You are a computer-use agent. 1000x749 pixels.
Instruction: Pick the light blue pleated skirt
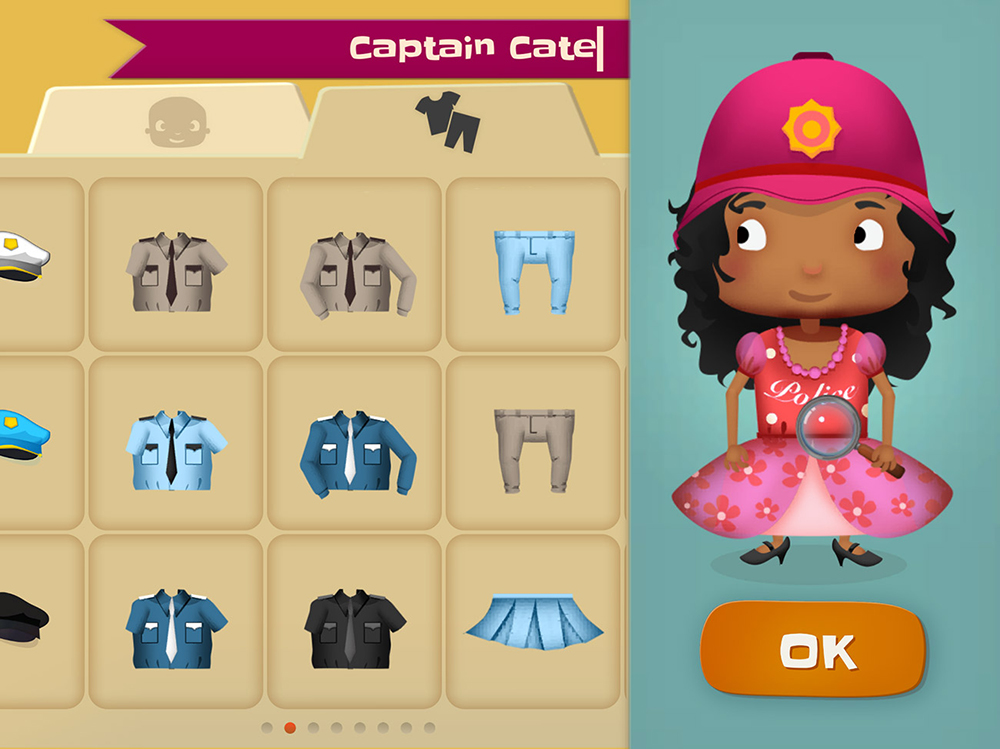(x=533, y=620)
